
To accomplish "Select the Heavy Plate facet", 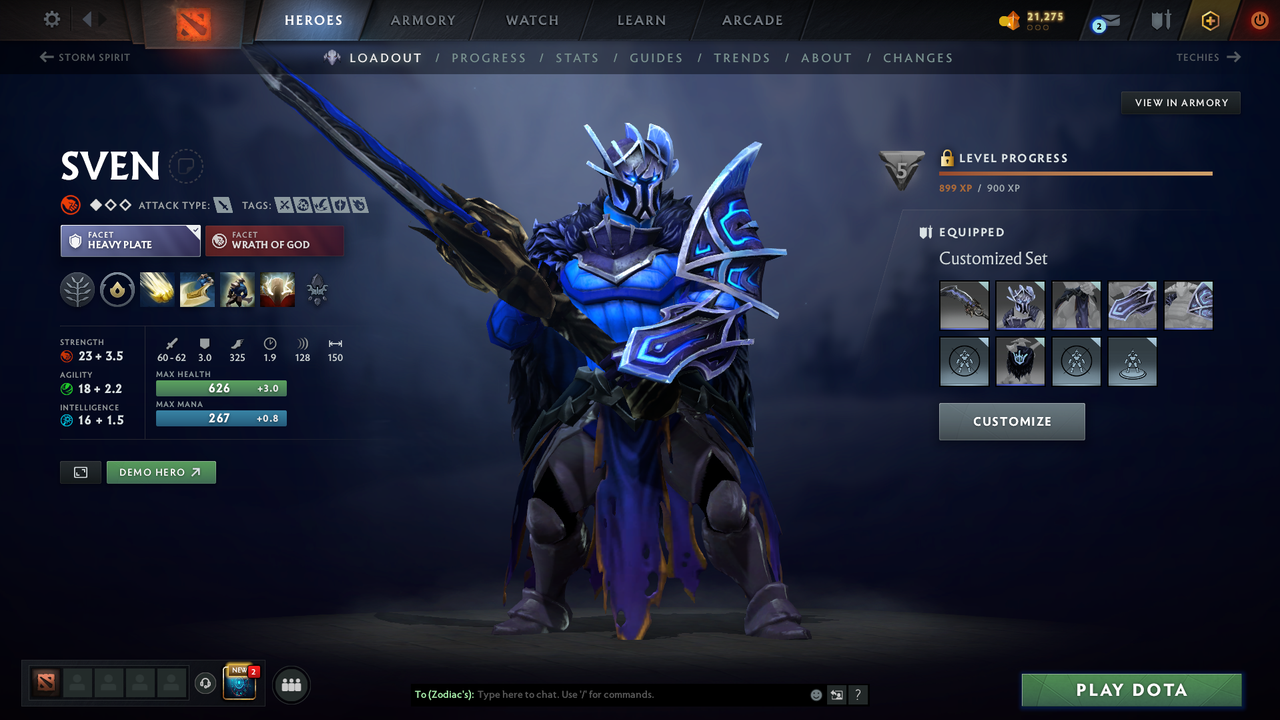I will coord(130,240).
